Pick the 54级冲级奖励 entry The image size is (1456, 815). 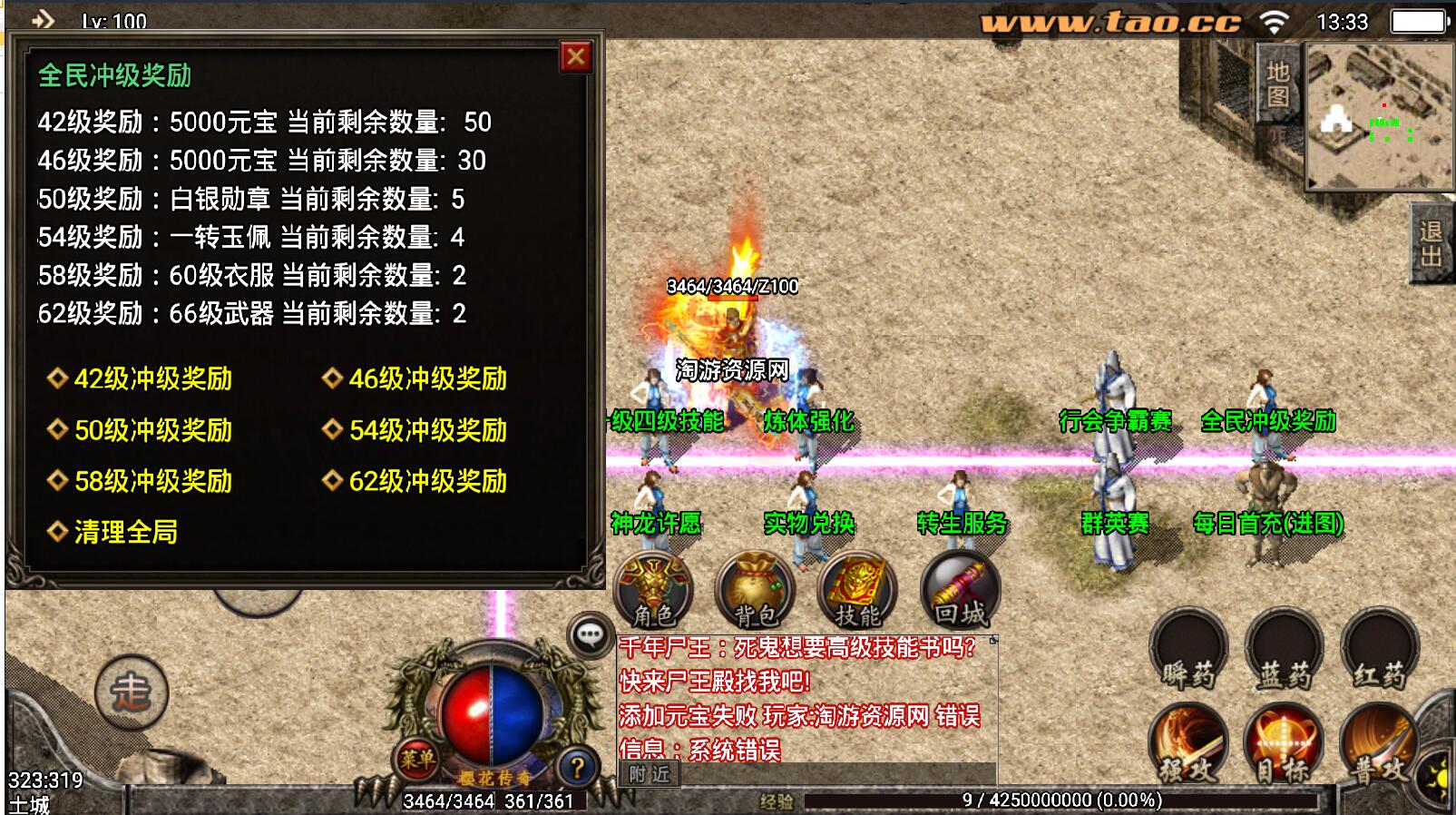pyautogui.click(x=427, y=430)
